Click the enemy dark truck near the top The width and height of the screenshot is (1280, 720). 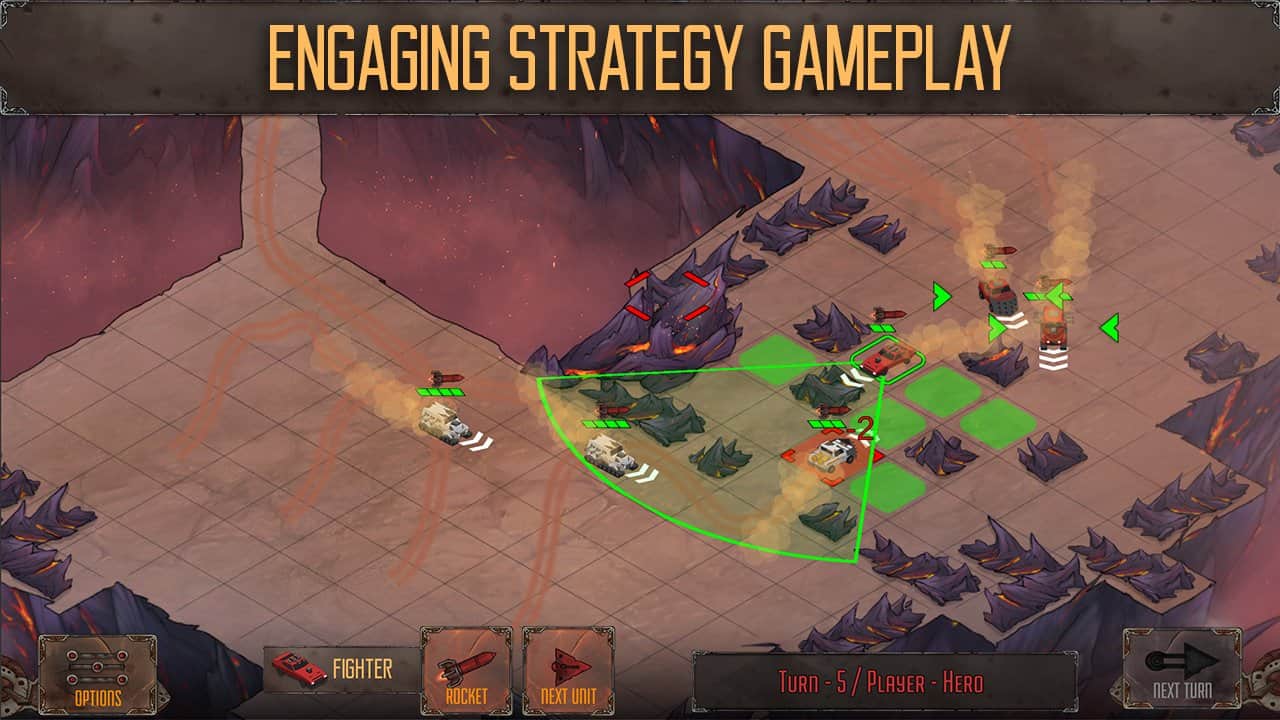(999, 294)
